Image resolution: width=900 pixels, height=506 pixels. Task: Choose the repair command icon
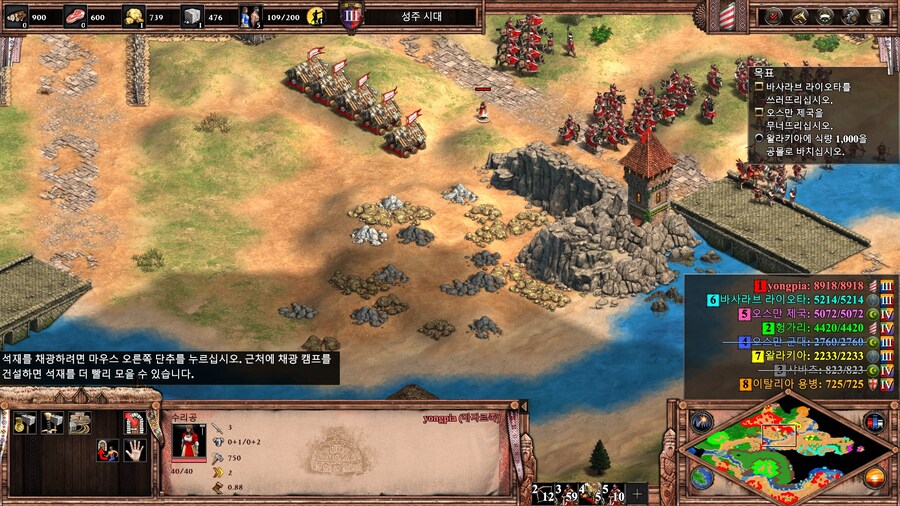79,422
